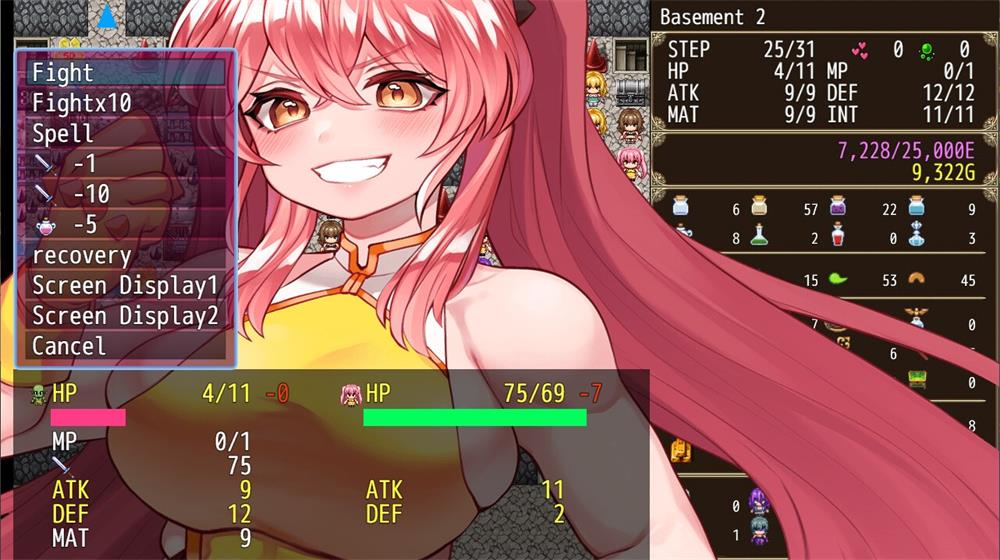Activate Screen Display1
This screenshot has height=560, width=1000.
(126, 286)
